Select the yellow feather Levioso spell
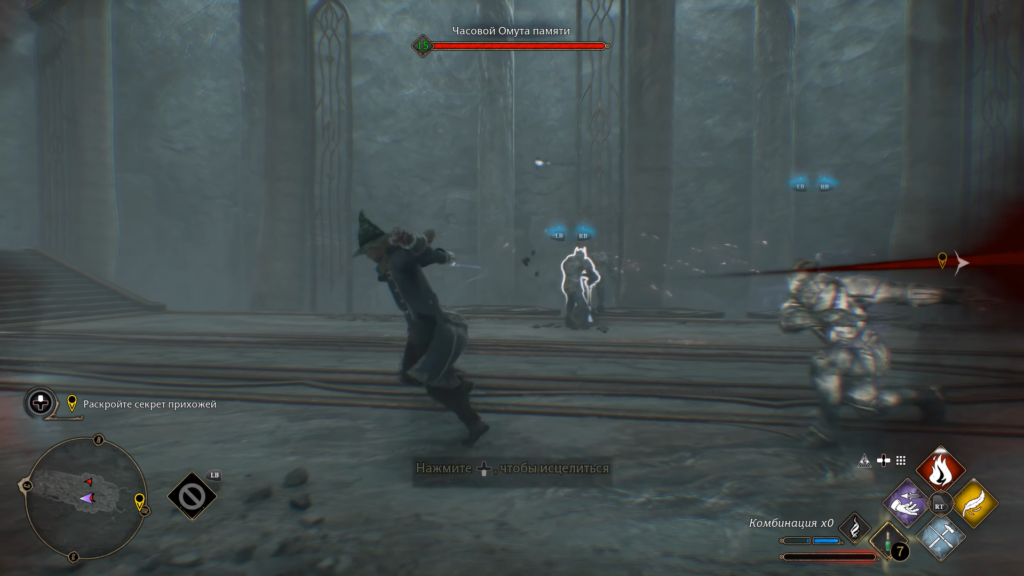Viewport: 1024px width, 576px height. [973, 503]
